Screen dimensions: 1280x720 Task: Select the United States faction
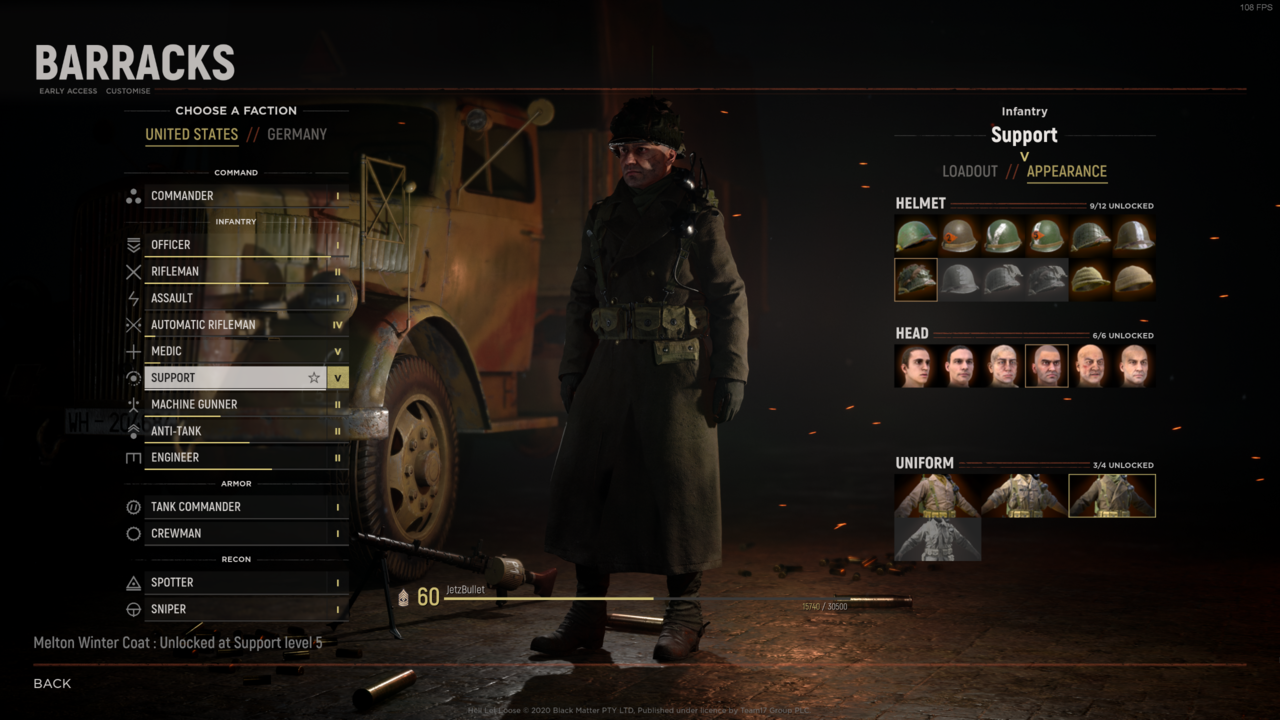click(192, 135)
